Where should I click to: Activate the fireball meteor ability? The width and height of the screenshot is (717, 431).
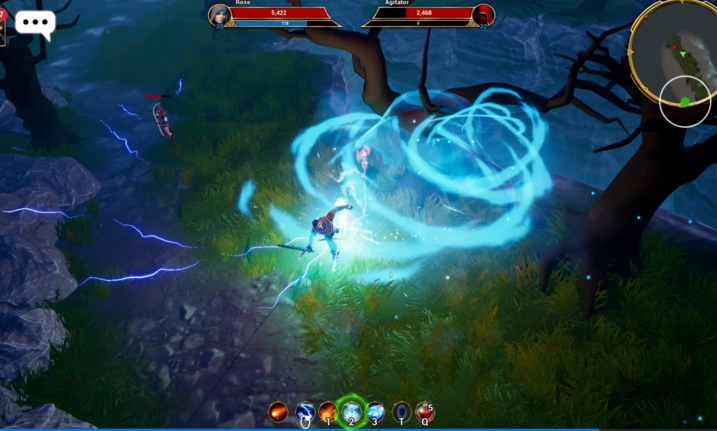[279, 411]
